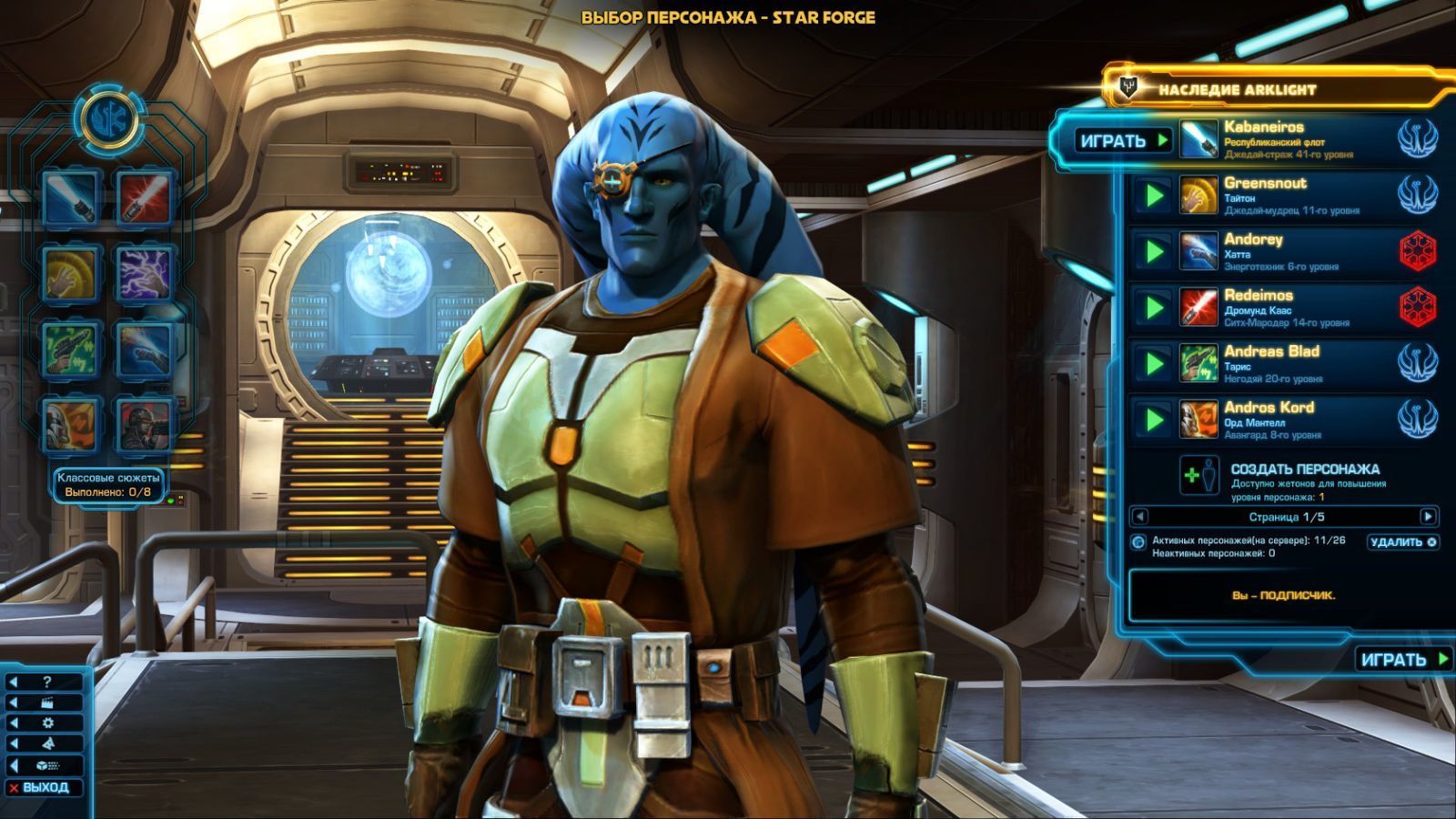Pick the Redeimos Sith character

coord(1290,308)
